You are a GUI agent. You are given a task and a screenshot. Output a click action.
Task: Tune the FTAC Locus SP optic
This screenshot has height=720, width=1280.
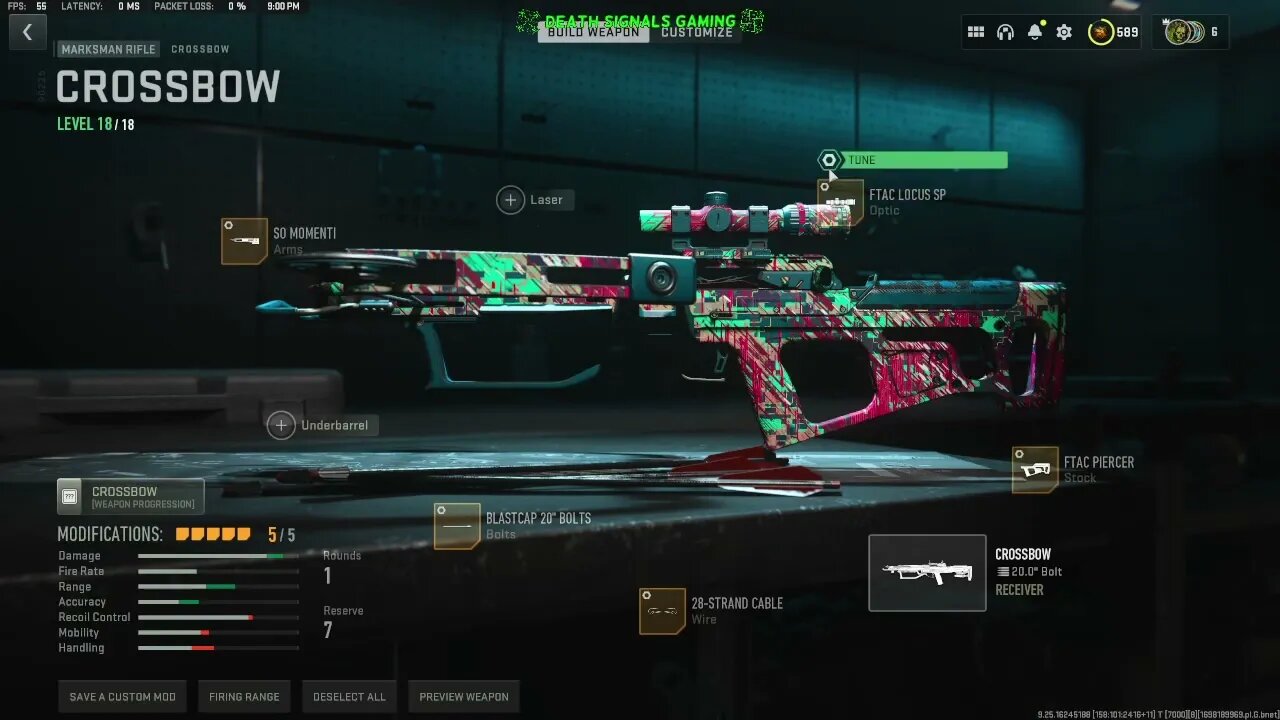coord(912,160)
